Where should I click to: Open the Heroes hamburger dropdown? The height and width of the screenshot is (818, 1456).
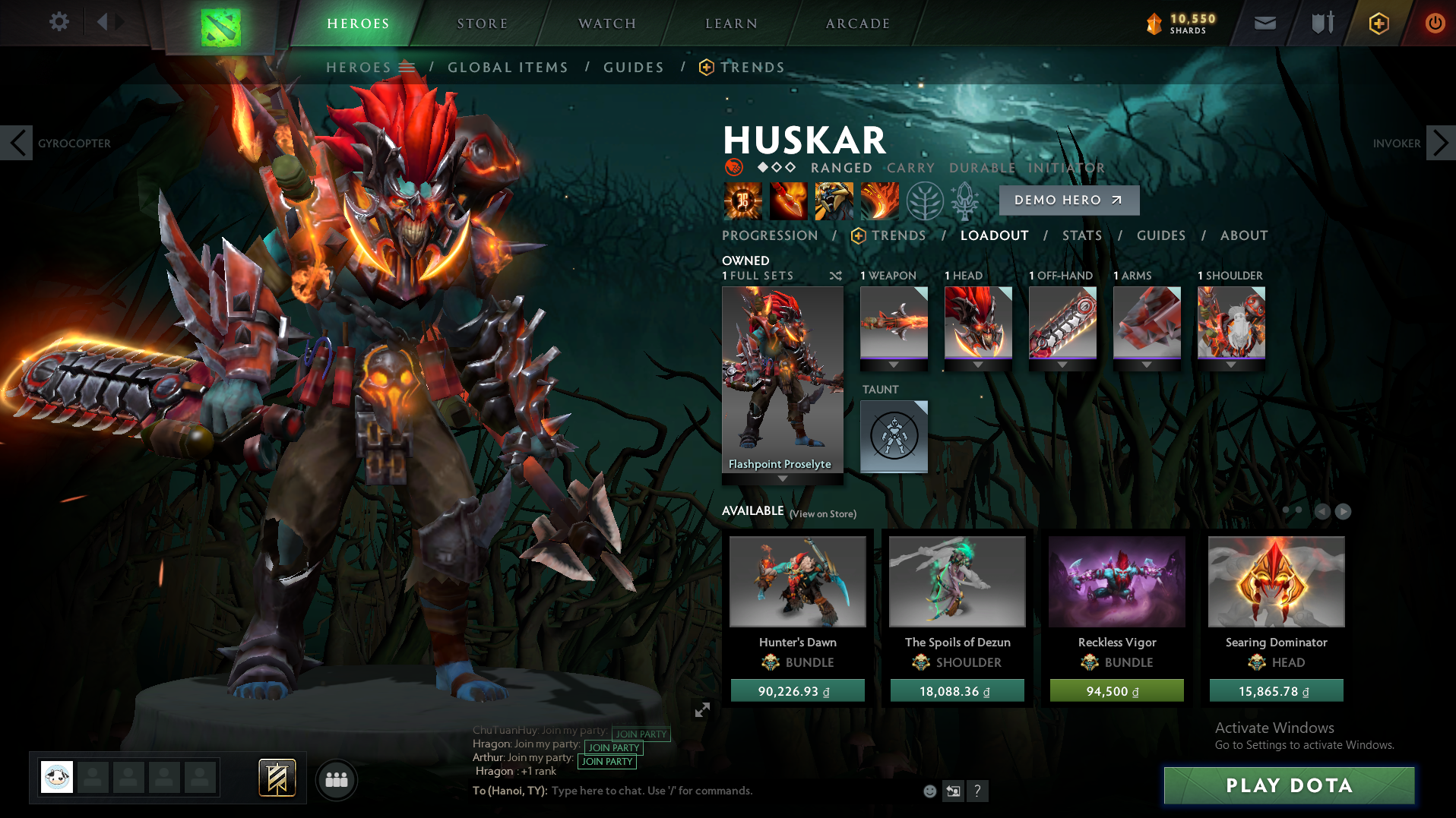click(x=408, y=67)
